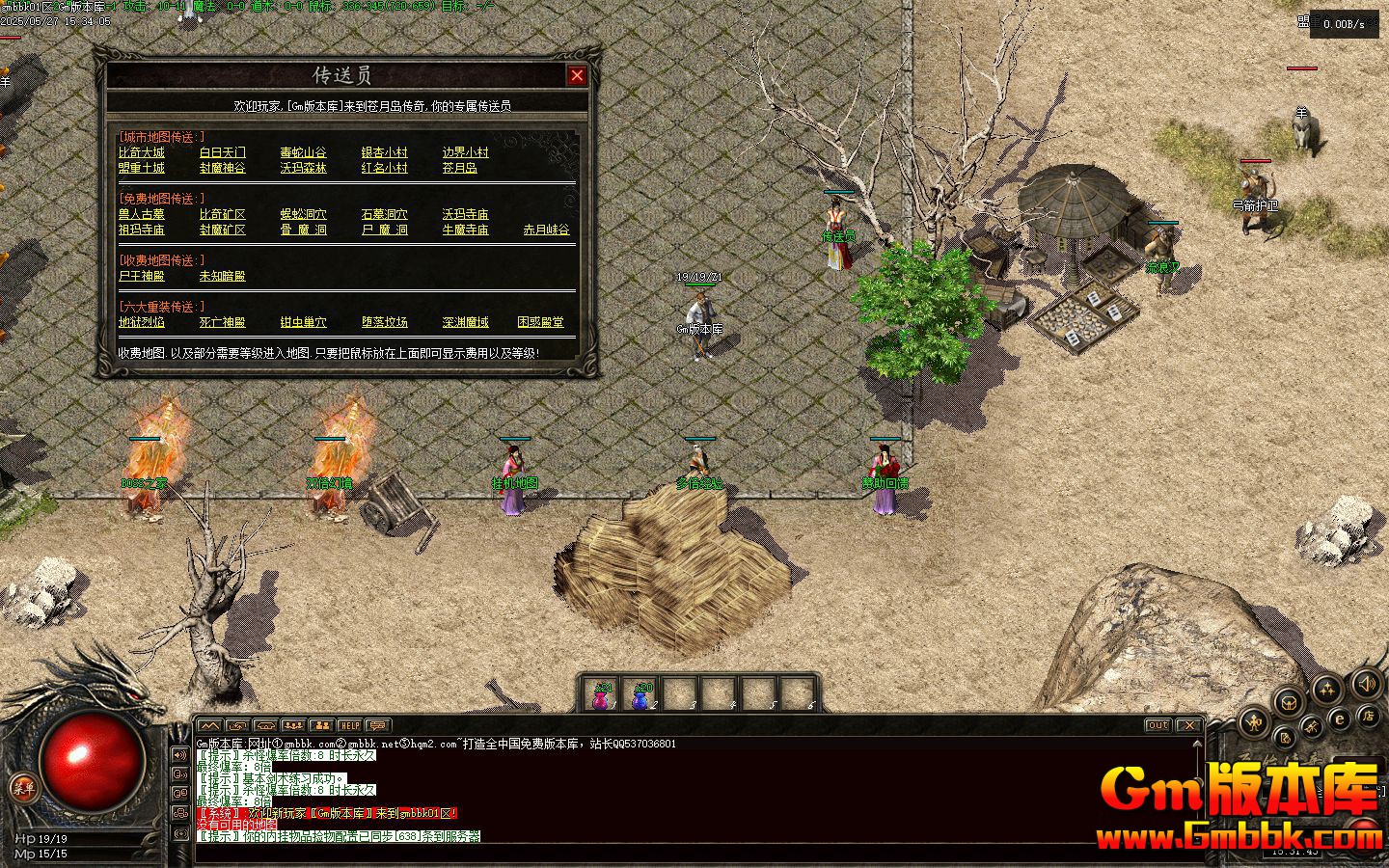Go to 兽人古墓 free map

pos(142,214)
